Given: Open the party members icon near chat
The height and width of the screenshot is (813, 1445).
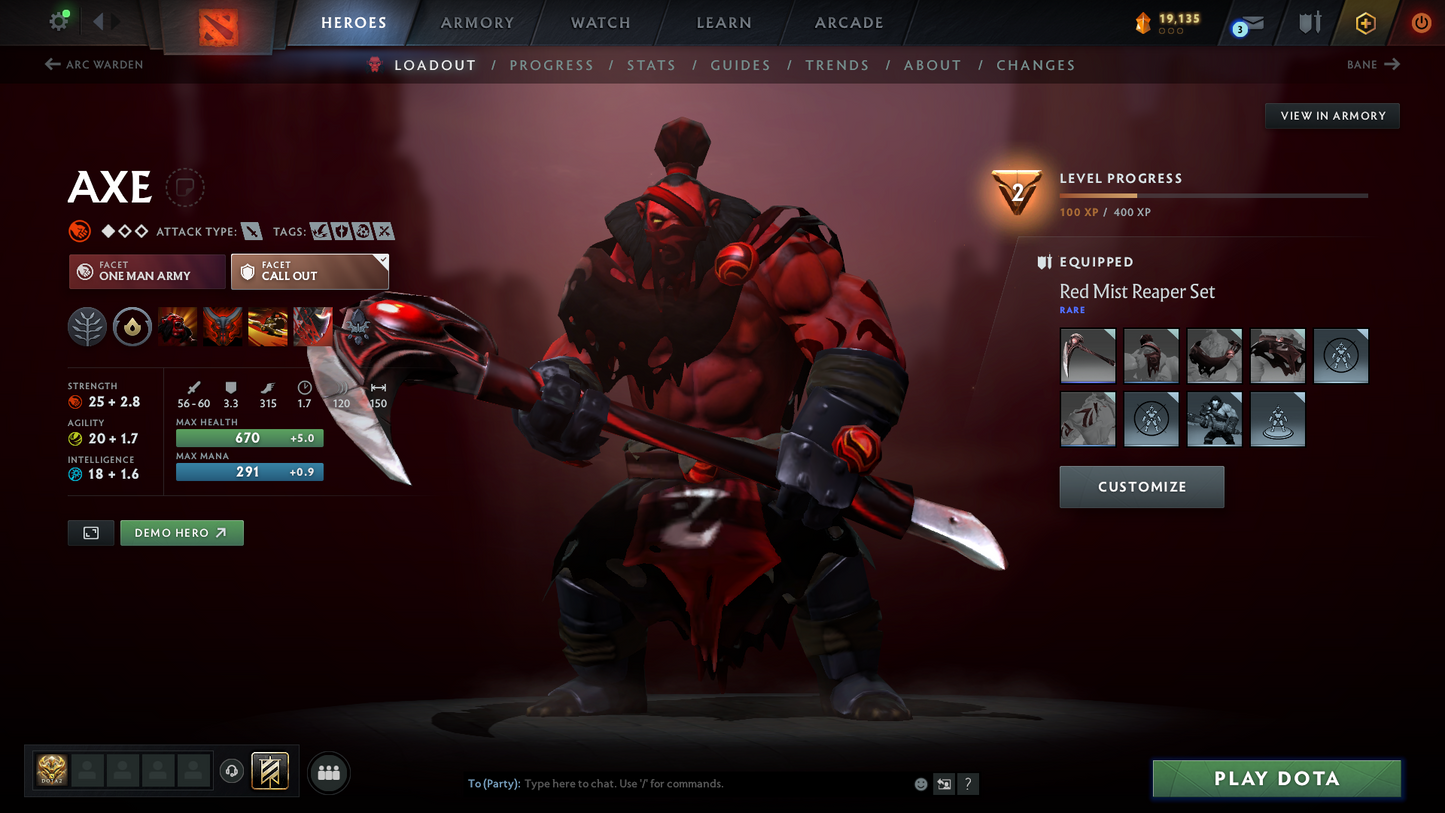Looking at the screenshot, I should tap(329, 772).
